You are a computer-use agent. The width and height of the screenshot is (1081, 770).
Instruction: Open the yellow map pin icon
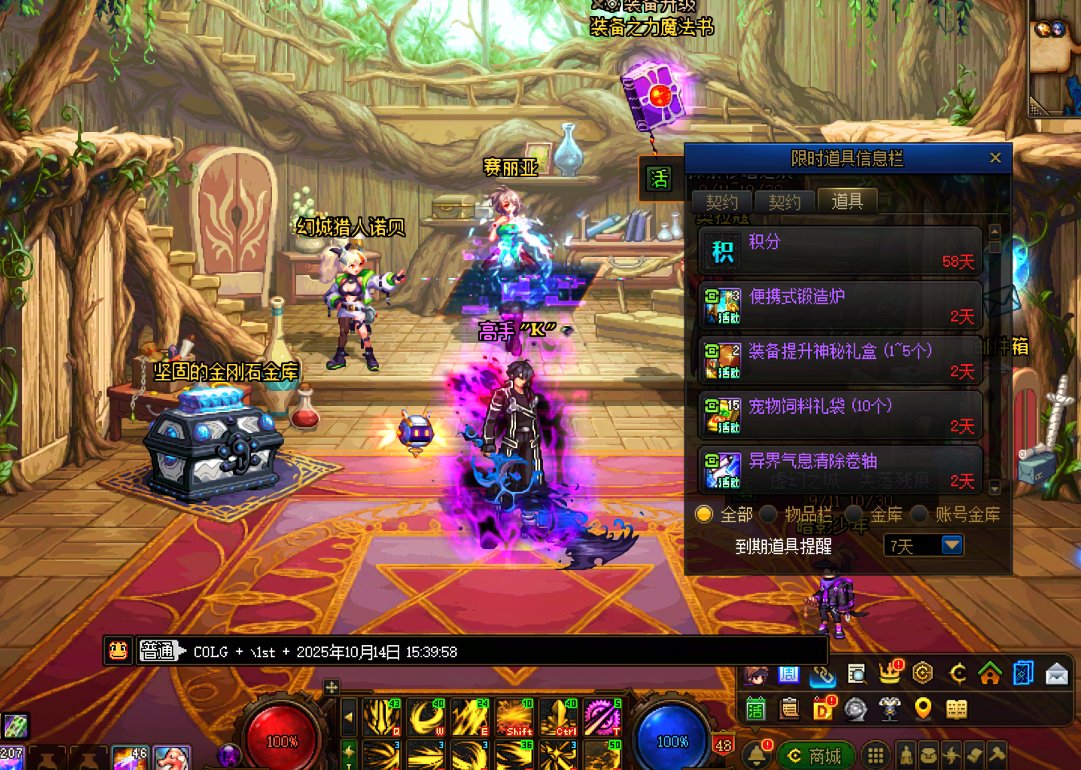coord(923,708)
